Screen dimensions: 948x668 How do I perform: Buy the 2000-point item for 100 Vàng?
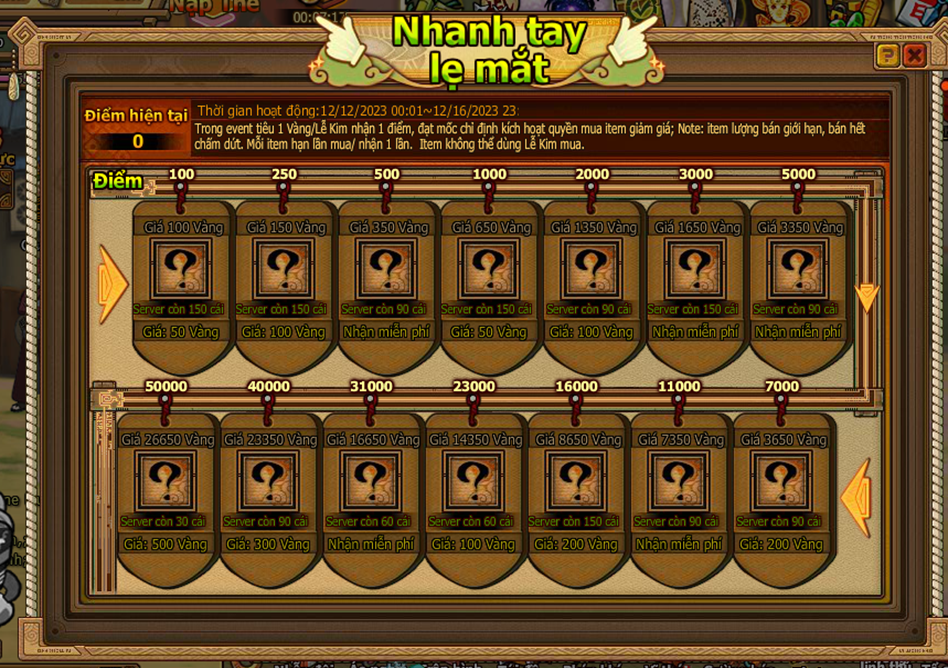coord(592,331)
